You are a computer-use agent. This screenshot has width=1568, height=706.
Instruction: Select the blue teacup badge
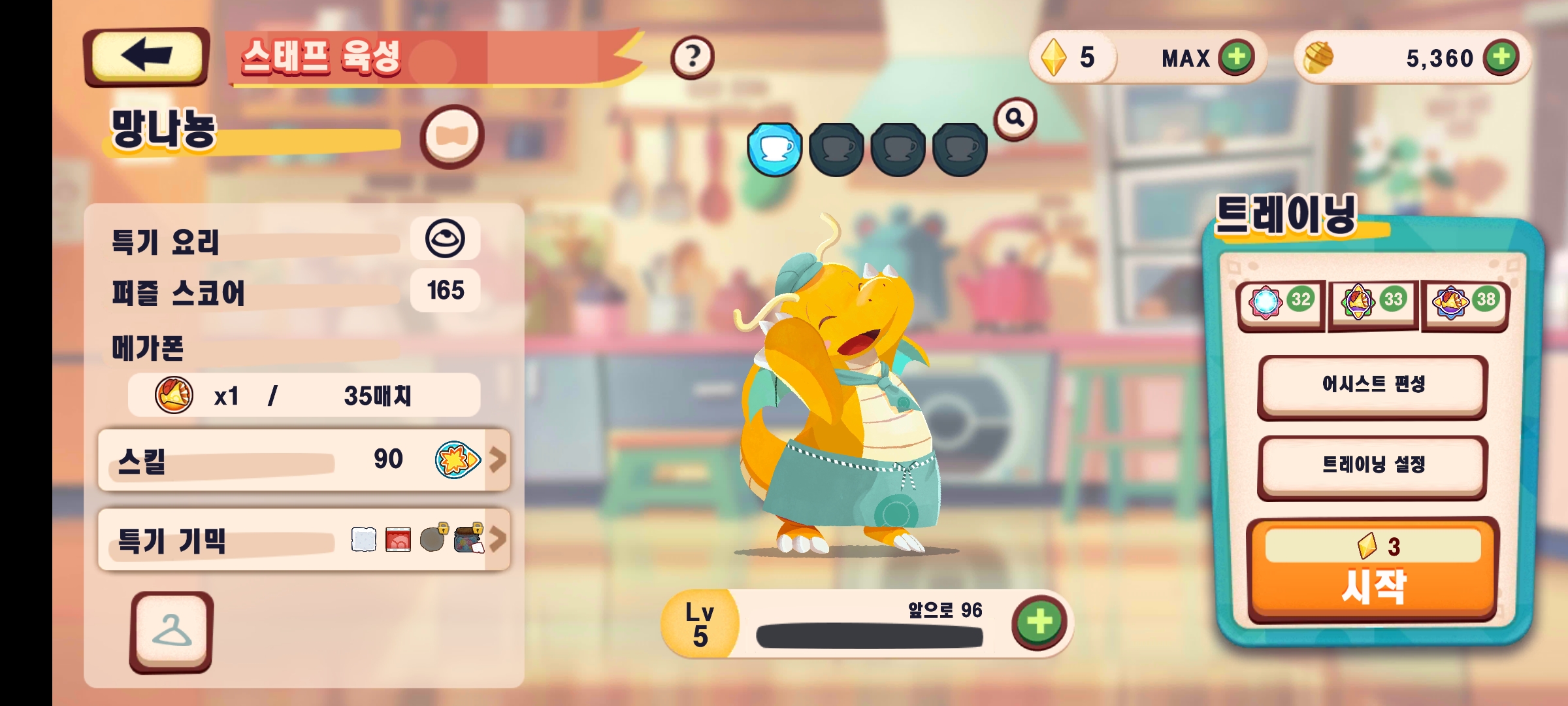775,149
